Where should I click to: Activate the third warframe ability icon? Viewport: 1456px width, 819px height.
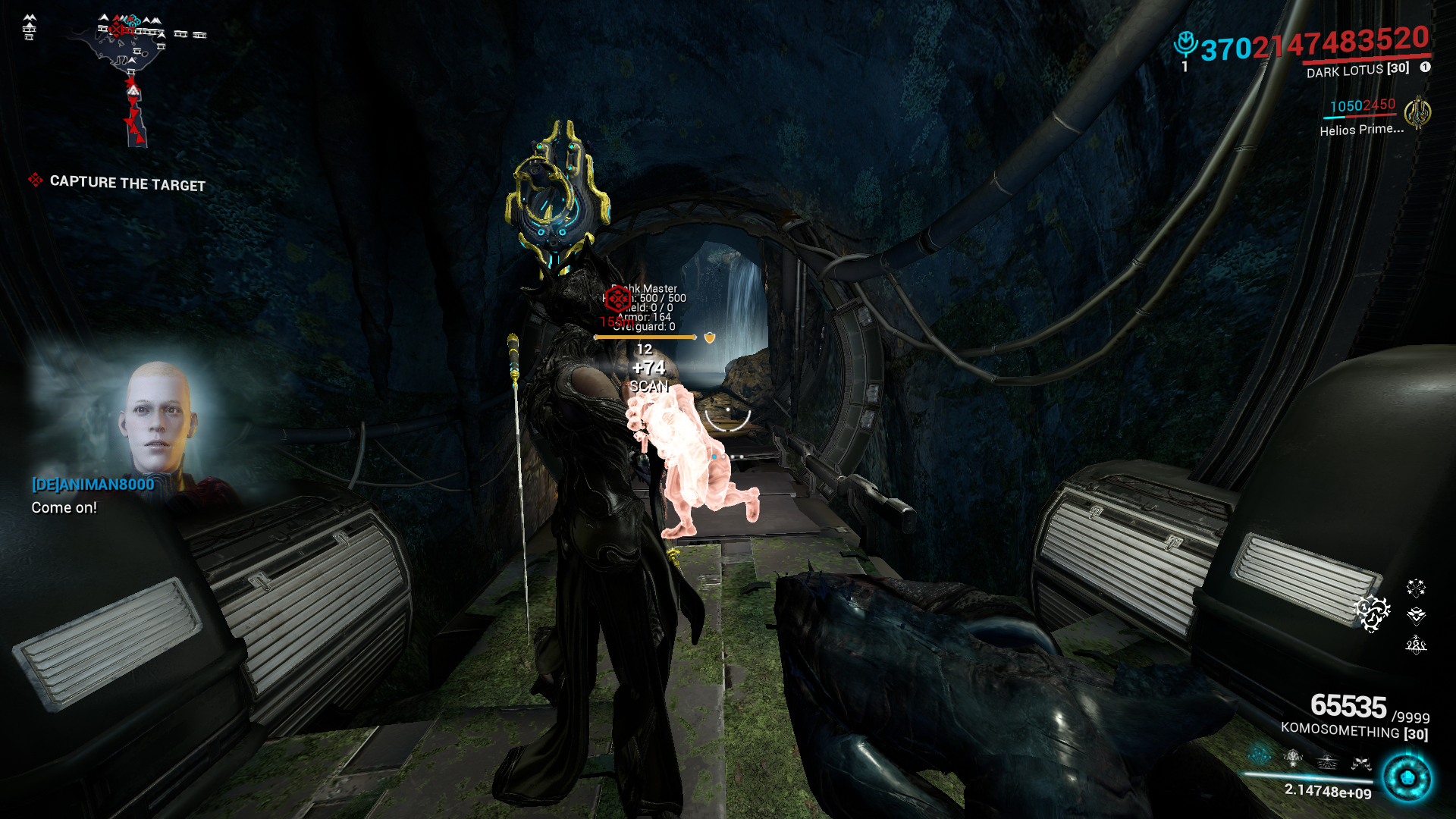(1327, 761)
